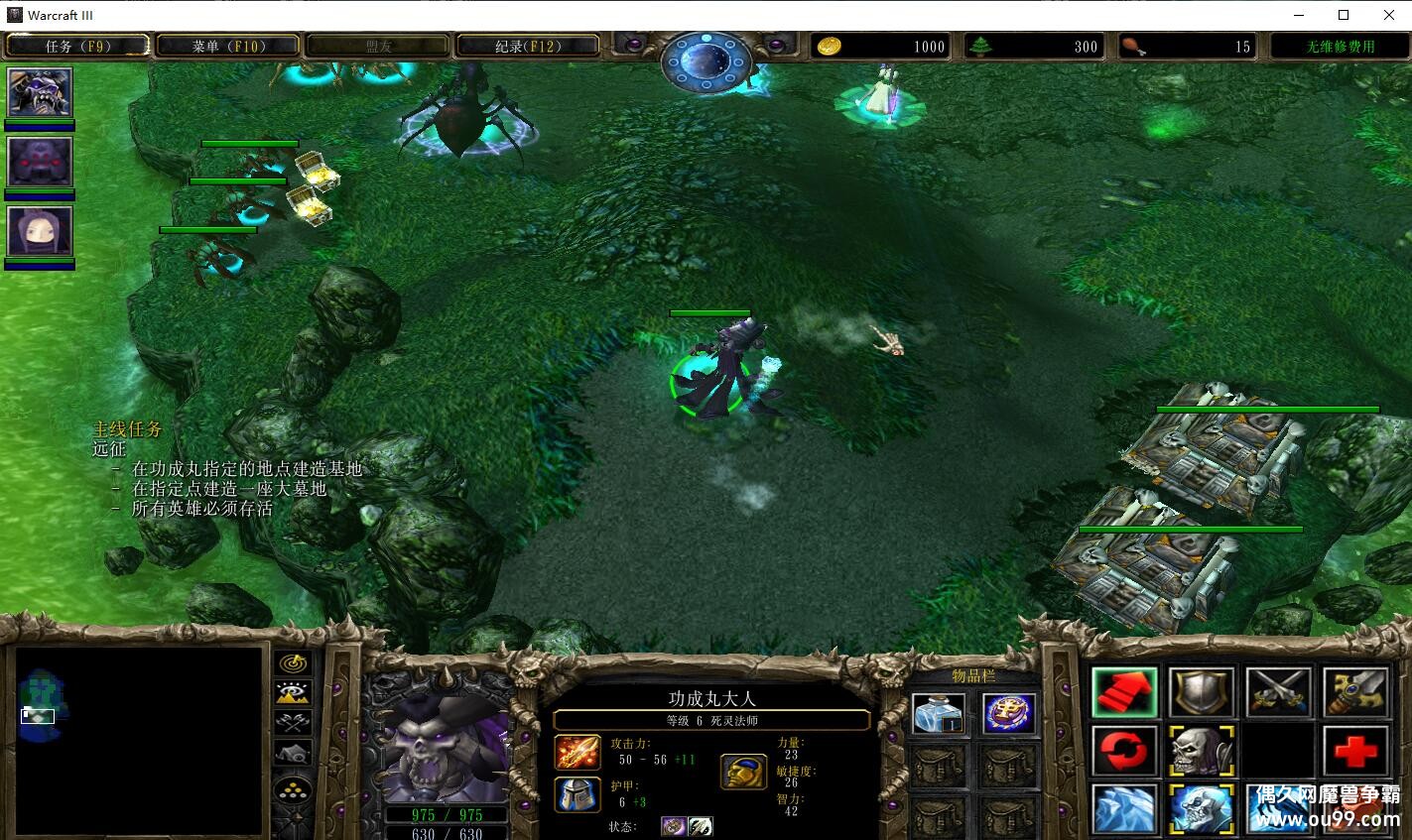1412x840 pixels.
Task: Choose the red arrow Move command
Action: tap(1124, 691)
